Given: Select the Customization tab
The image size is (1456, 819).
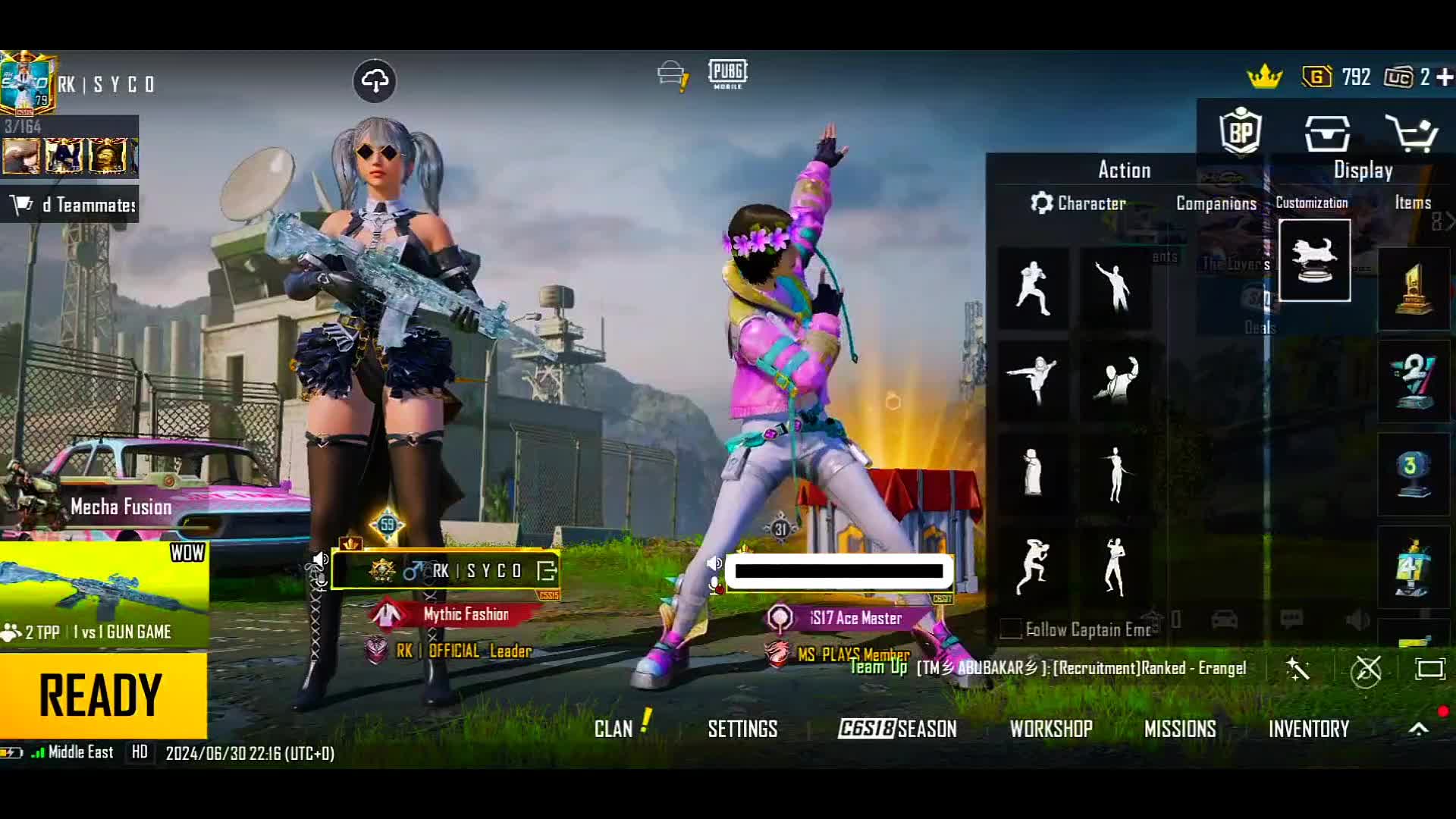Looking at the screenshot, I should [x=1311, y=202].
